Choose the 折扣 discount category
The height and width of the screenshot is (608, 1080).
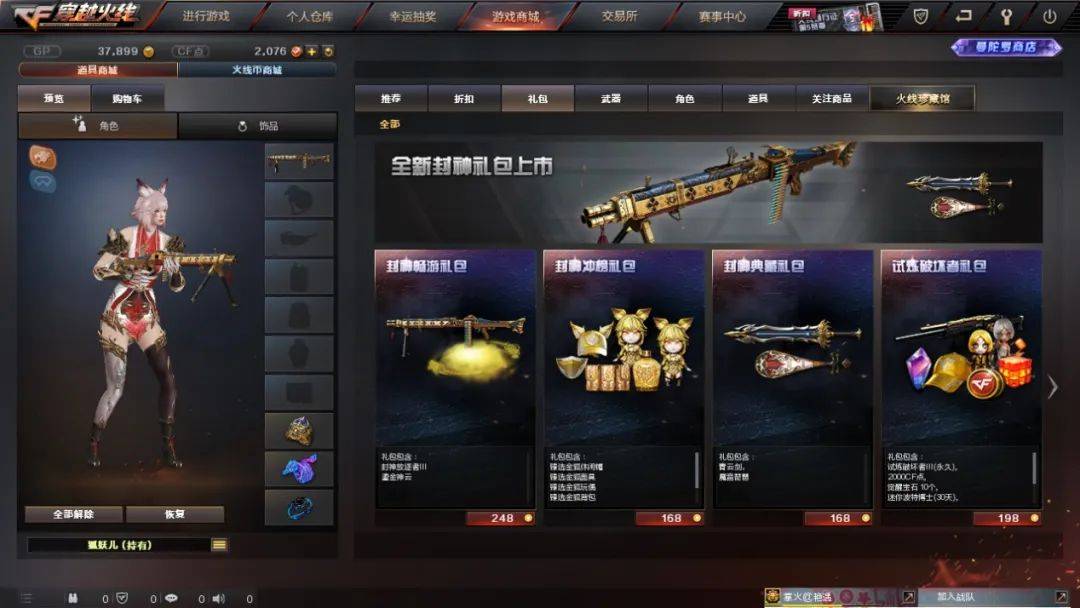(x=464, y=98)
